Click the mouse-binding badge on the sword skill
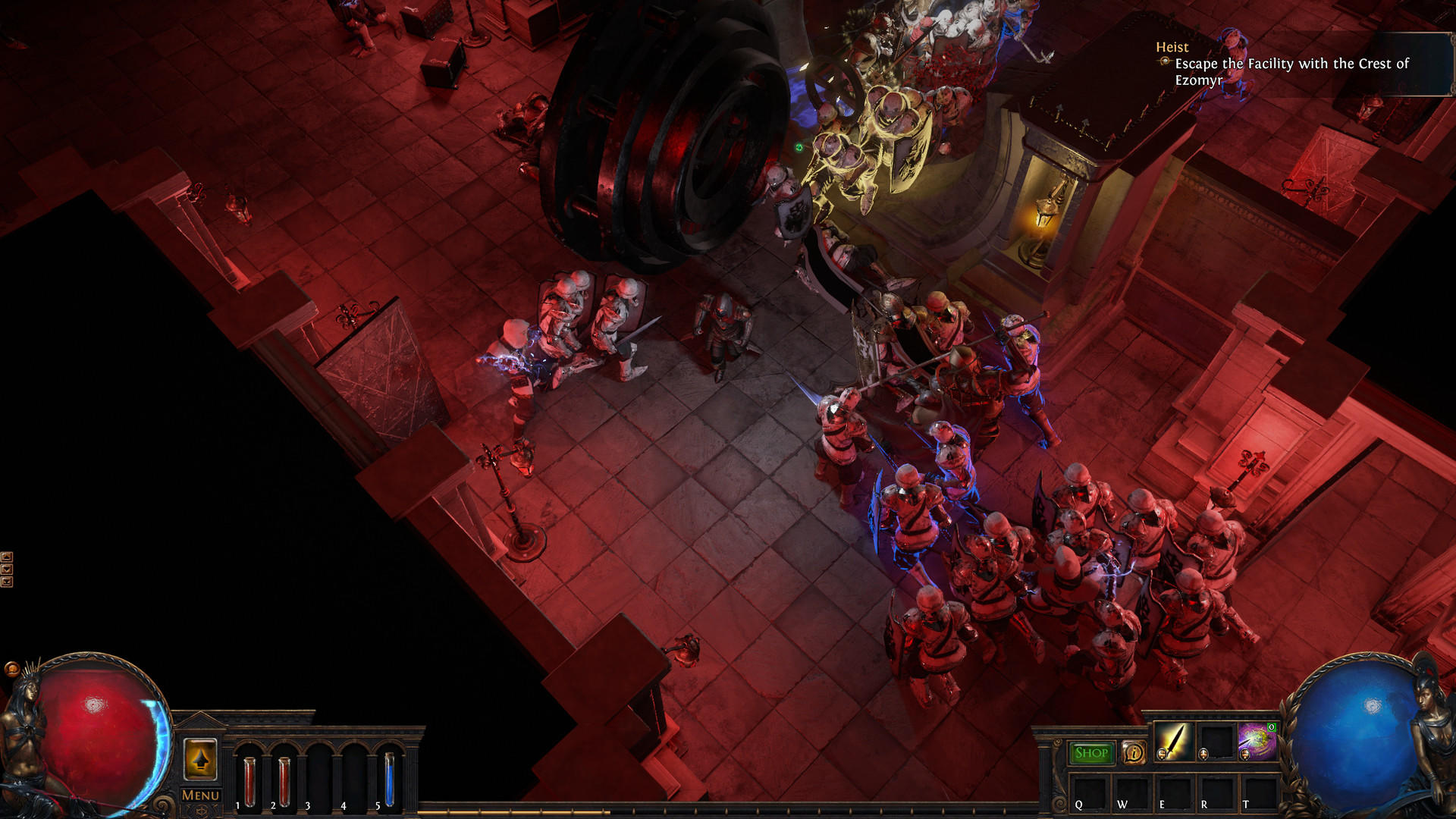Image resolution: width=1456 pixels, height=819 pixels. tap(1162, 755)
